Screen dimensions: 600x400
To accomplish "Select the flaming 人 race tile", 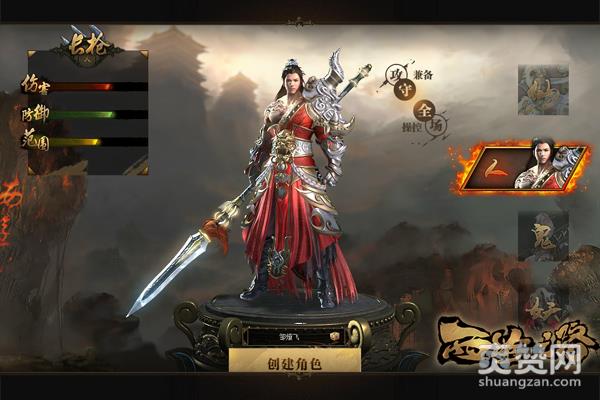I will 522,167.
